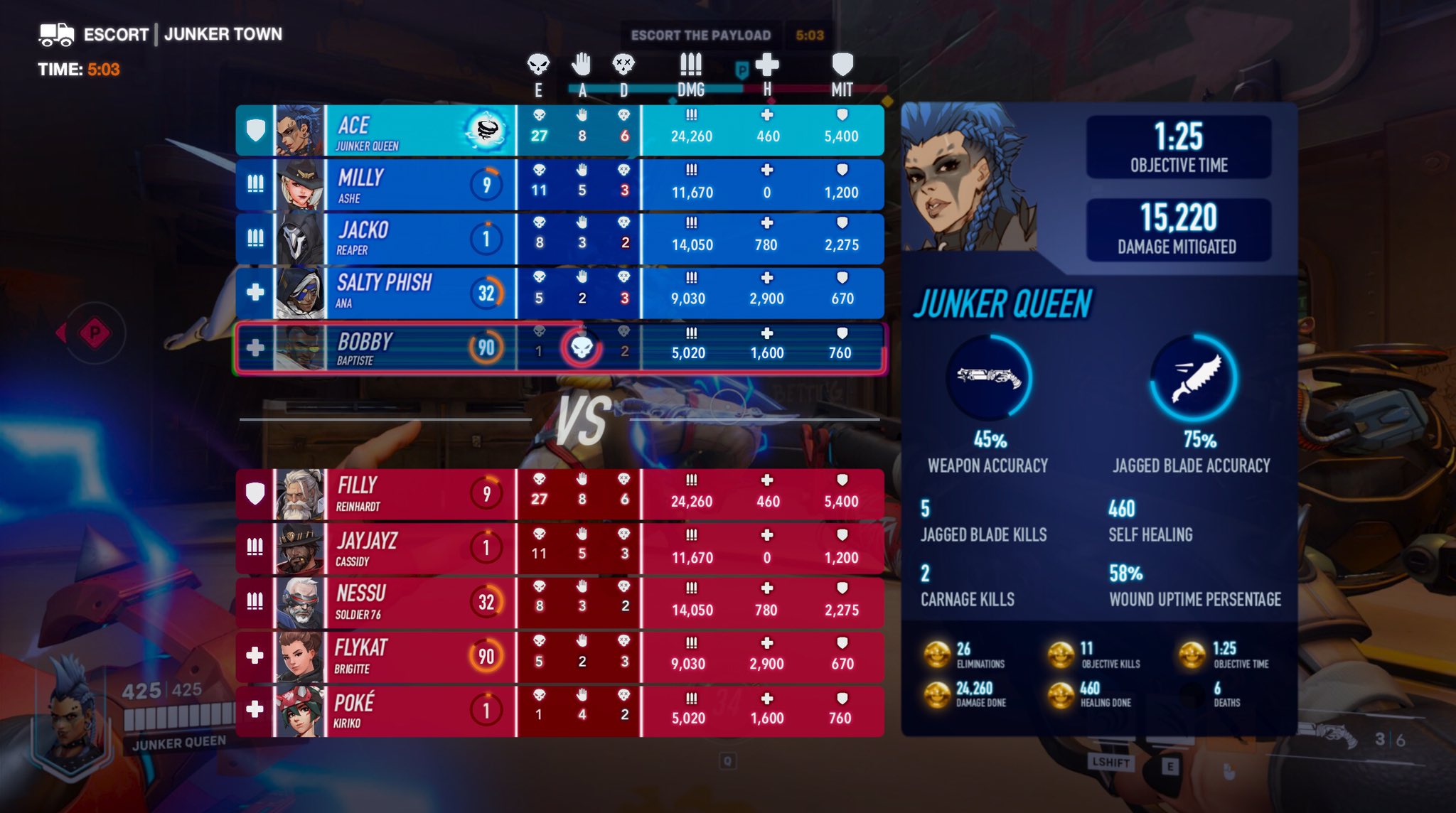The height and width of the screenshot is (813, 1456).
Task: Click the tank role shield icon beside ACE
Action: (x=254, y=130)
